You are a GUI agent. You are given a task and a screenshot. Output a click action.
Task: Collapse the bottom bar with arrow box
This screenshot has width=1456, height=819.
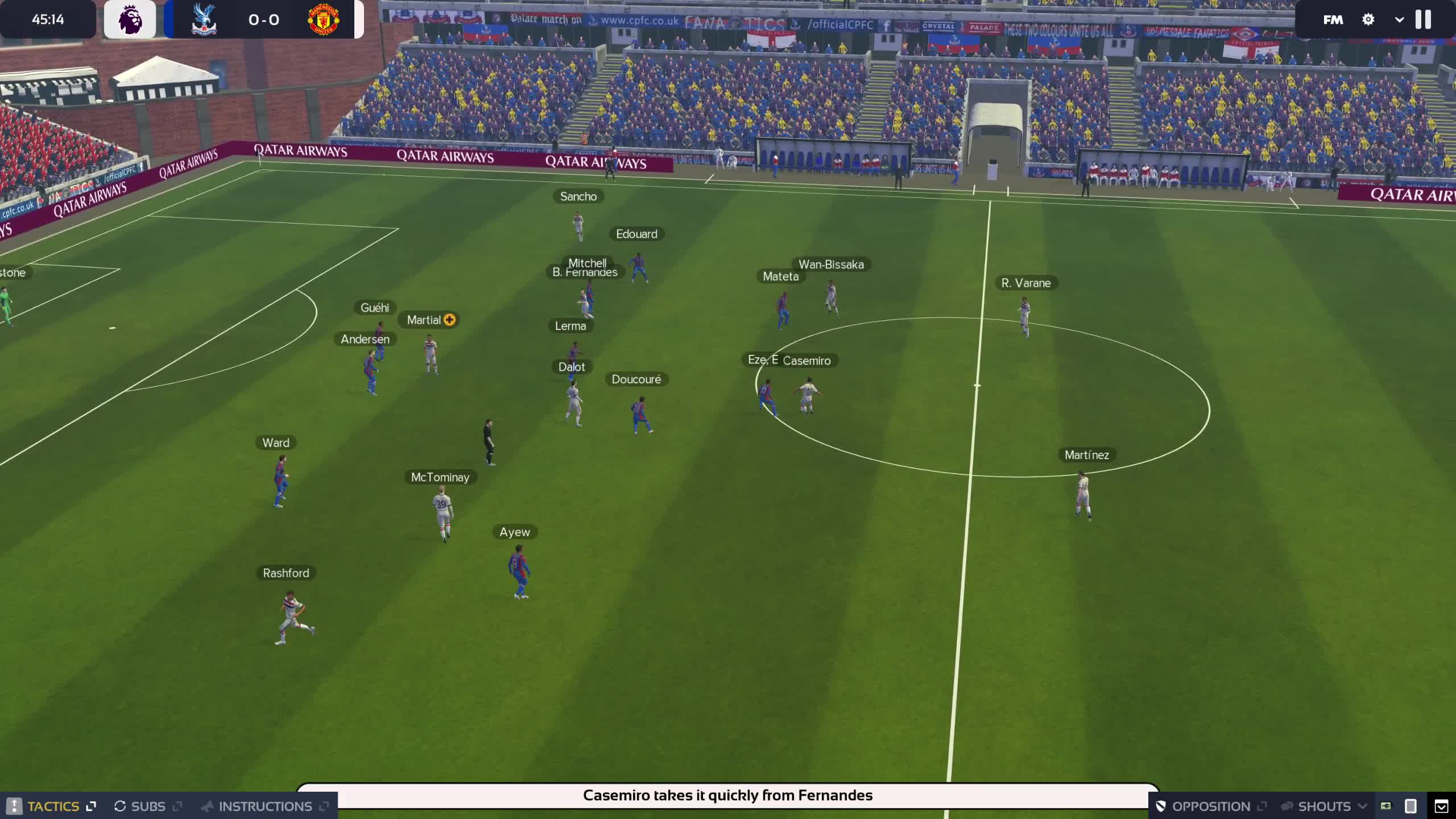[x=1441, y=806]
